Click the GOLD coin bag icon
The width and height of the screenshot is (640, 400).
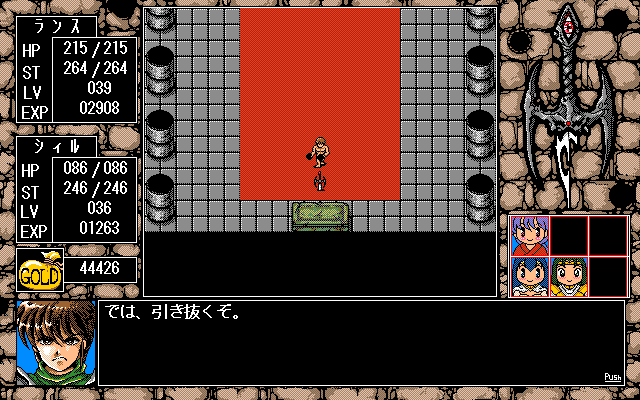[40, 269]
